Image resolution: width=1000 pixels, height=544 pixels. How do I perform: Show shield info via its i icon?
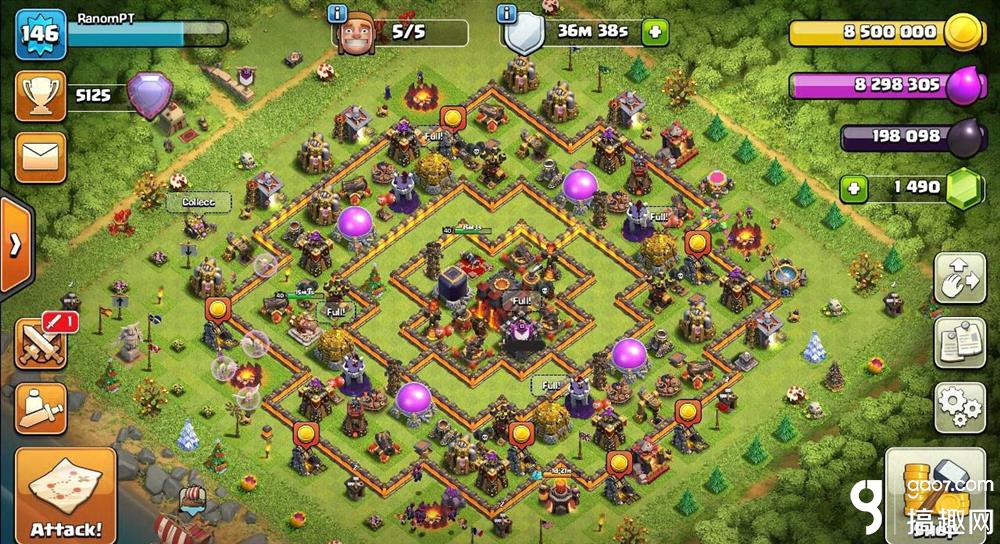[508, 13]
